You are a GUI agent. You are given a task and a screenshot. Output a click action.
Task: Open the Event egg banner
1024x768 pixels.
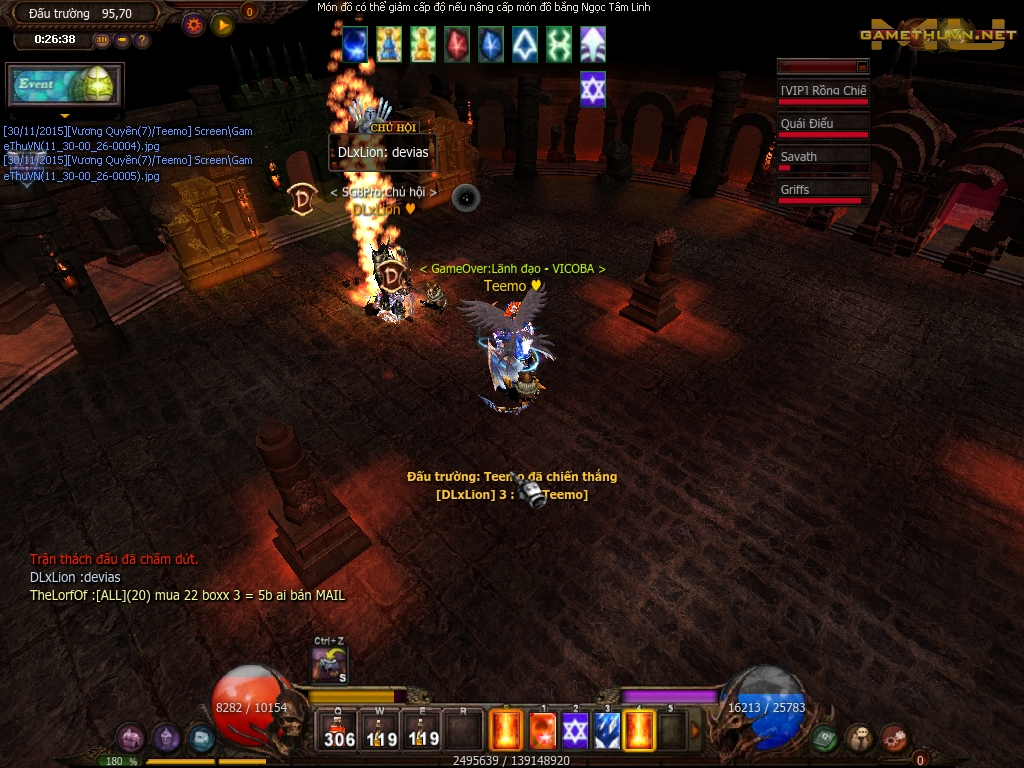coord(64,85)
